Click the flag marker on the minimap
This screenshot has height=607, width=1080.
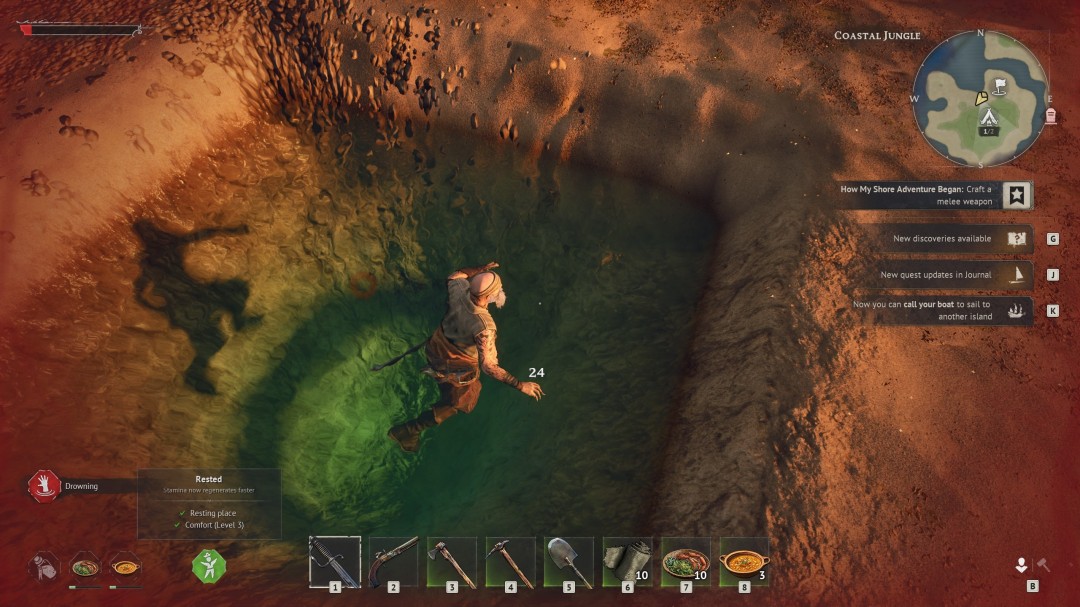coord(998,85)
